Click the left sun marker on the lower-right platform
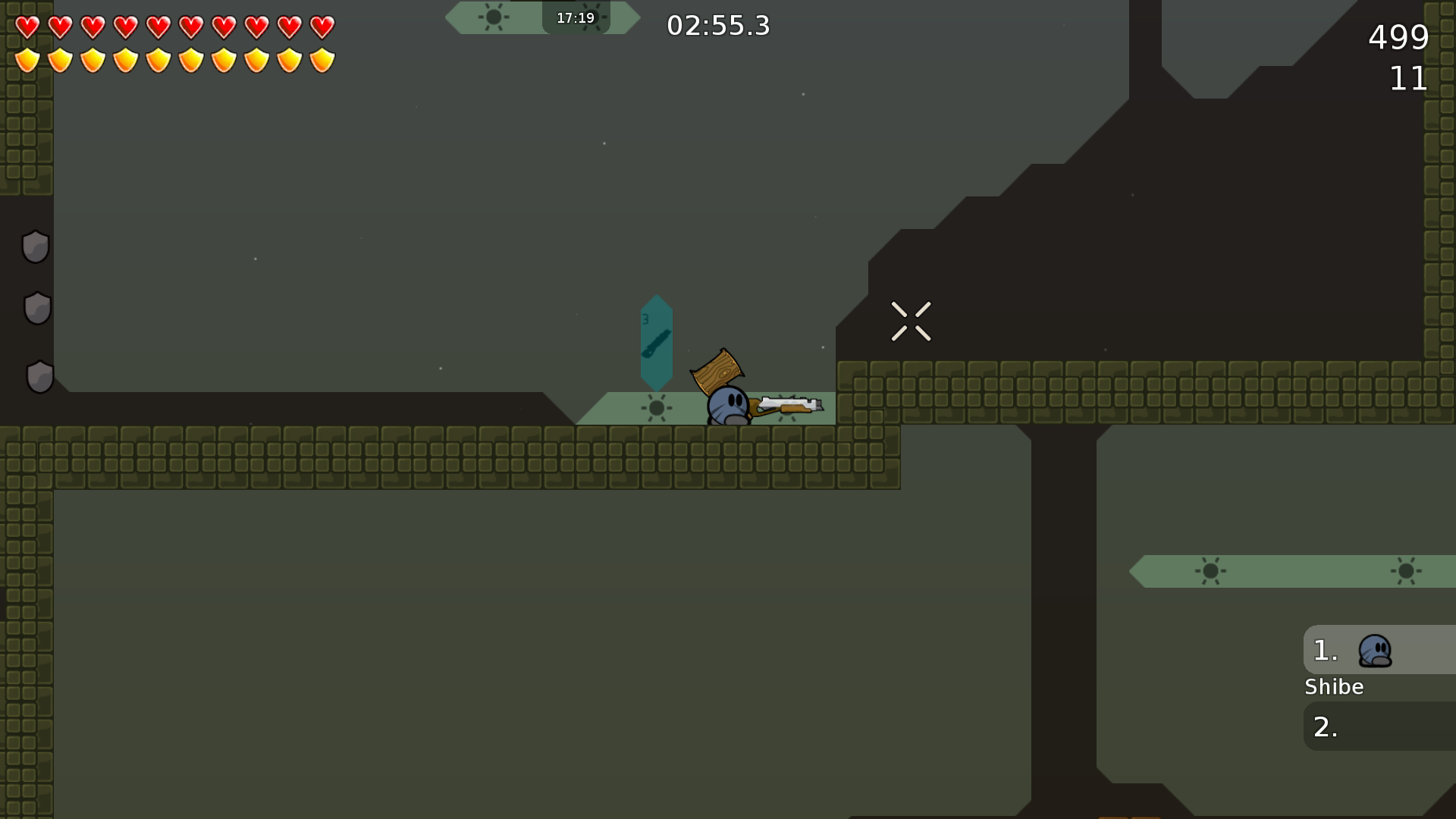This screenshot has width=1456, height=819. (1210, 570)
